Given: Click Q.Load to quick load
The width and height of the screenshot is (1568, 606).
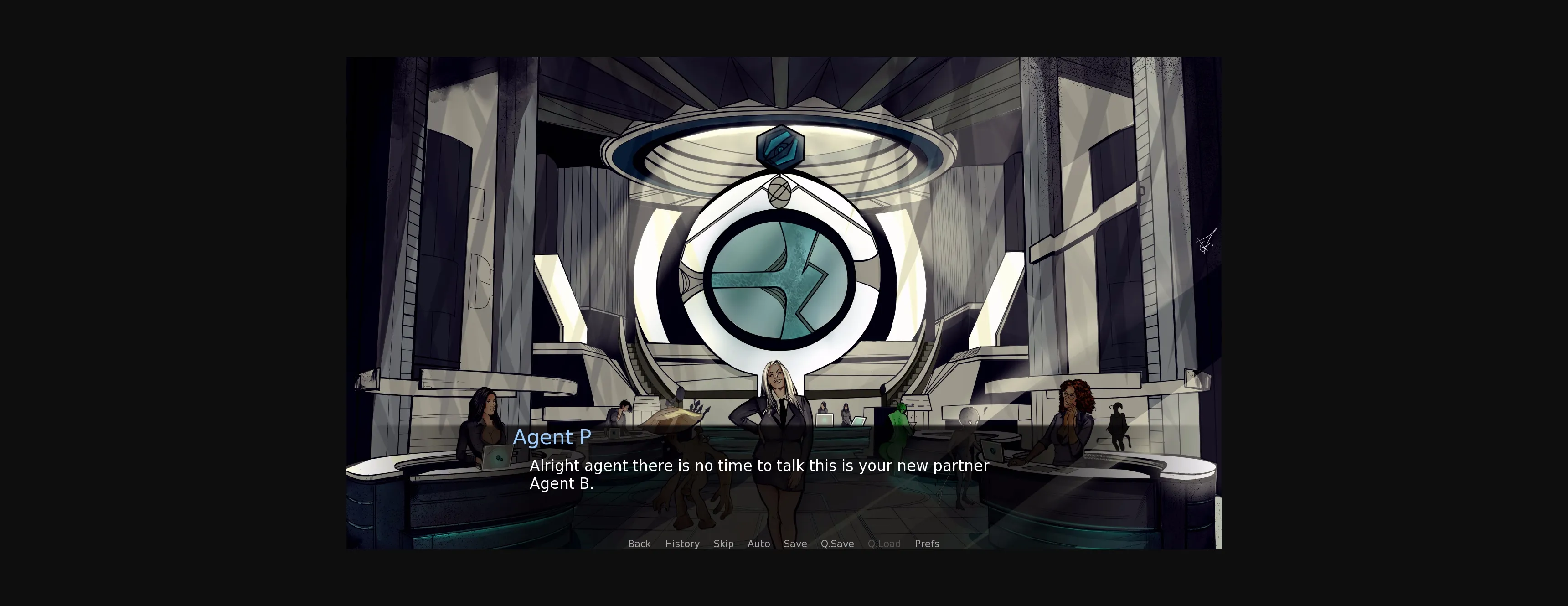Looking at the screenshot, I should point(884,543).
